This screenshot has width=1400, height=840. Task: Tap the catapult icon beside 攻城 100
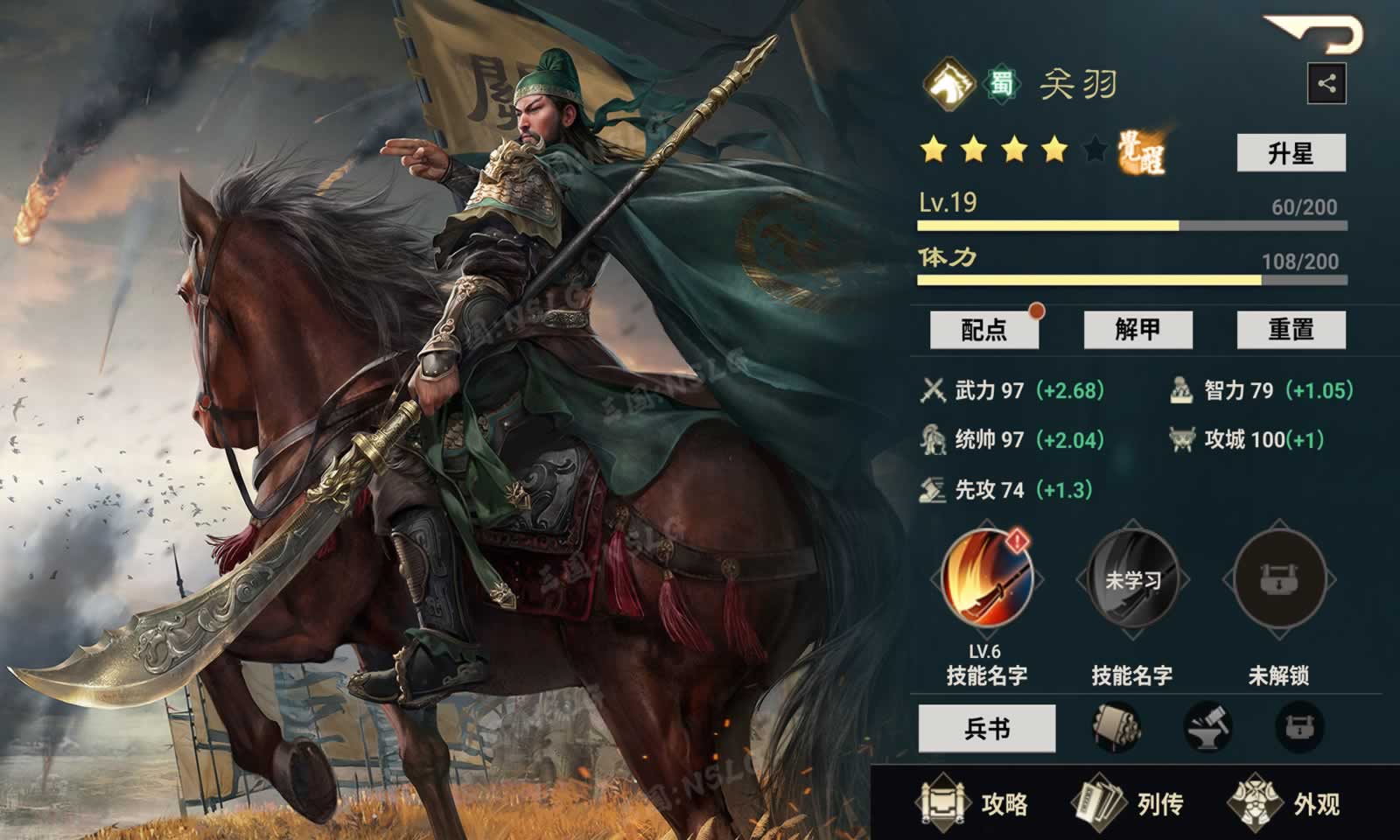click(1184, 440)
